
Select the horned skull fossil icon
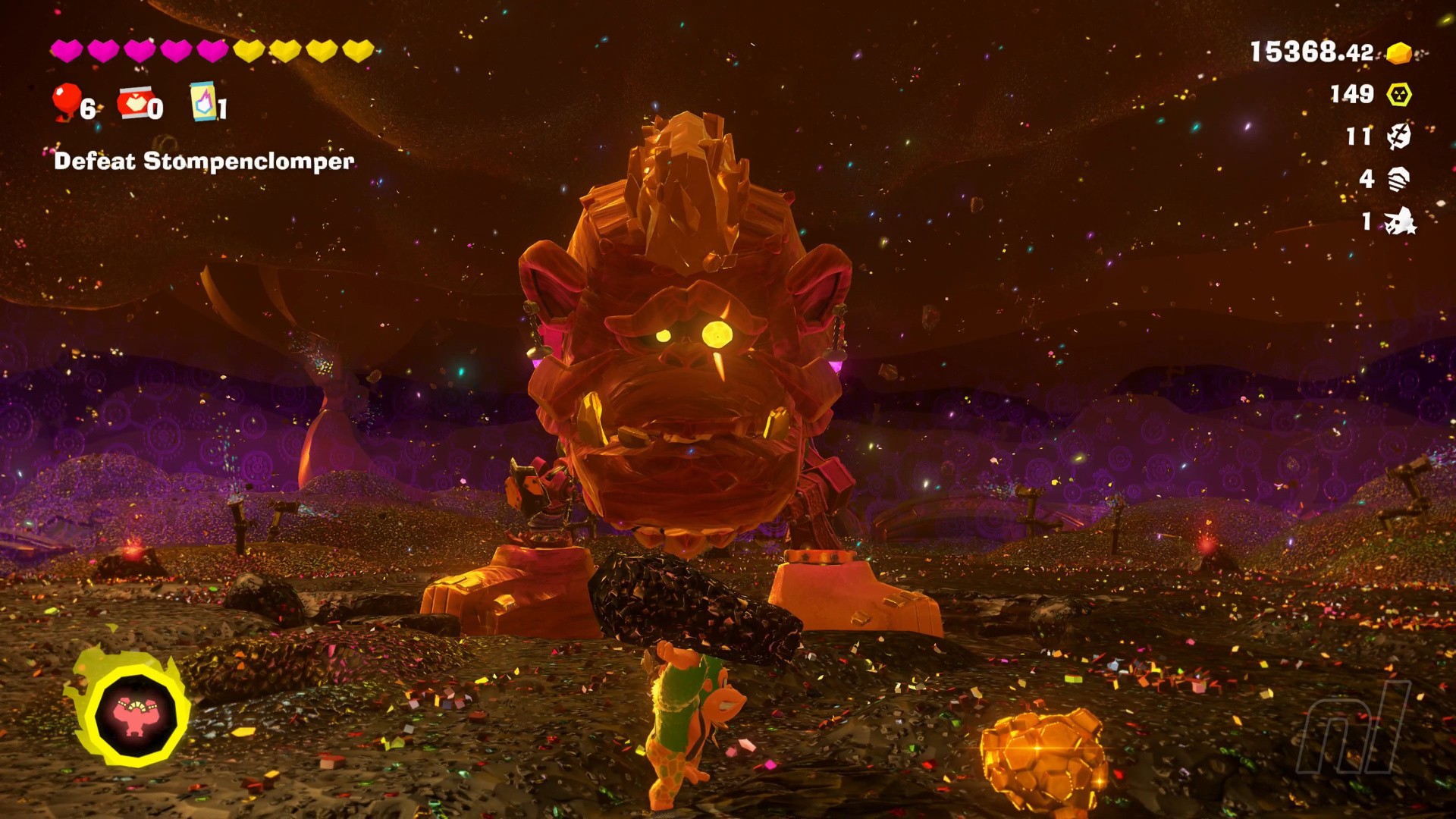tap(1400, 221)
